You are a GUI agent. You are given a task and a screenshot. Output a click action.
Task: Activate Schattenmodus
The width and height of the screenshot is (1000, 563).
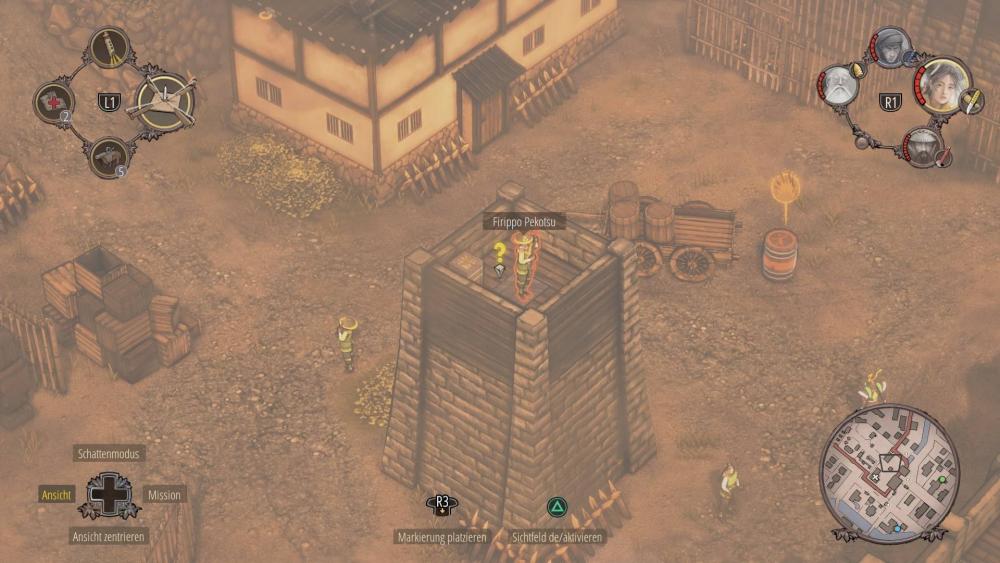[110, 454]
